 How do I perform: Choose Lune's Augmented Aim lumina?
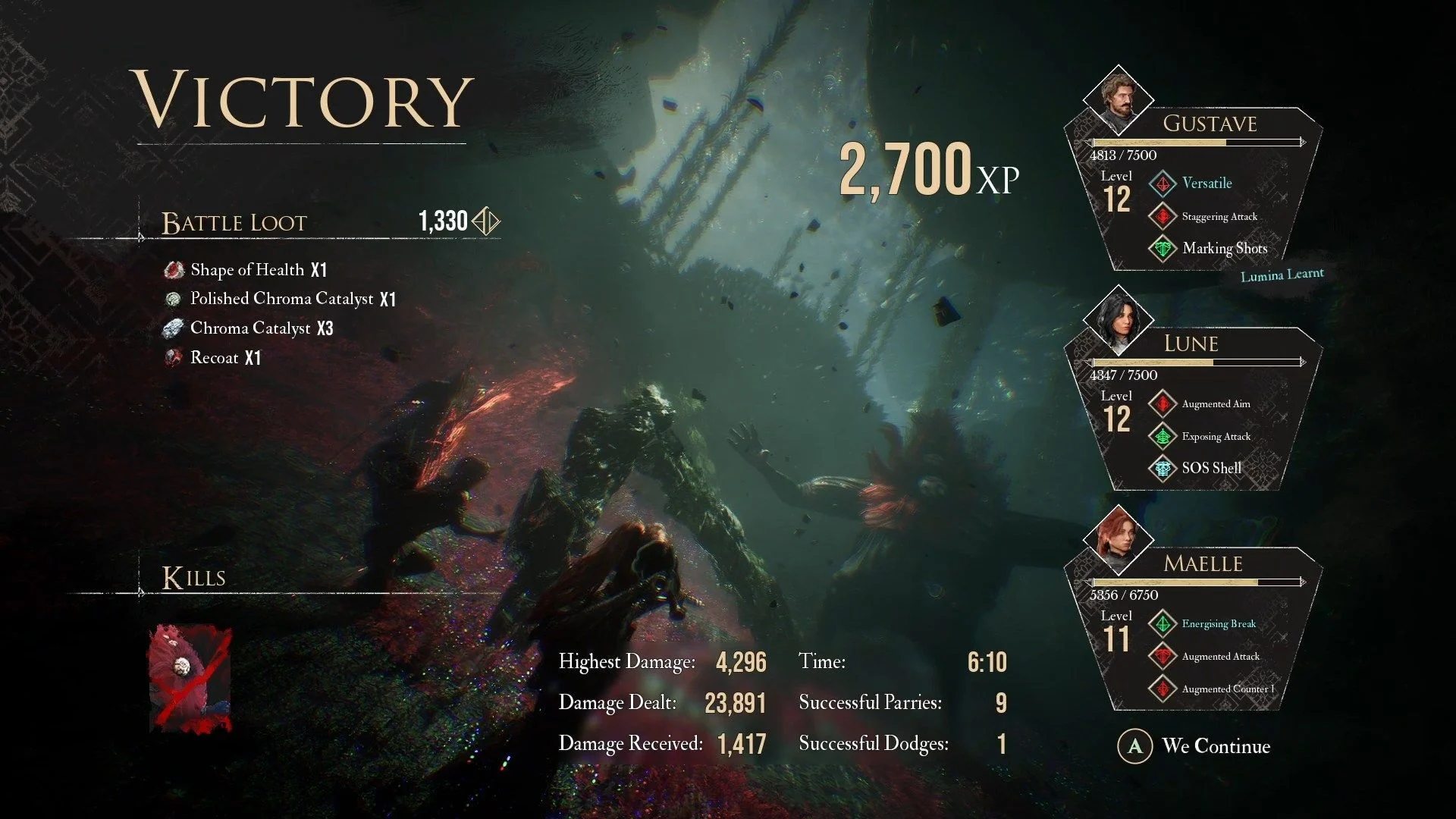1215,404
